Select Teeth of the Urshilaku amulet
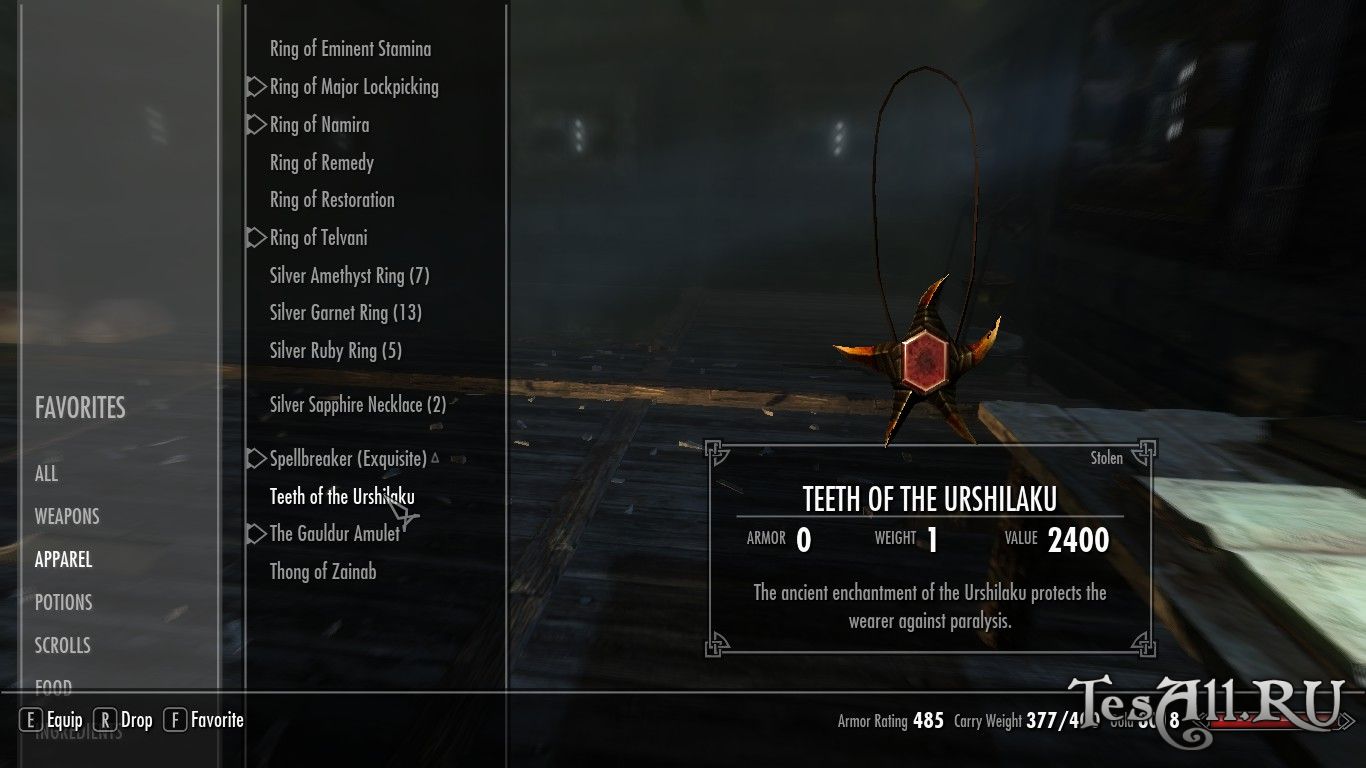Viewport: 1366px width, 768px height. (x=342, y=497)
